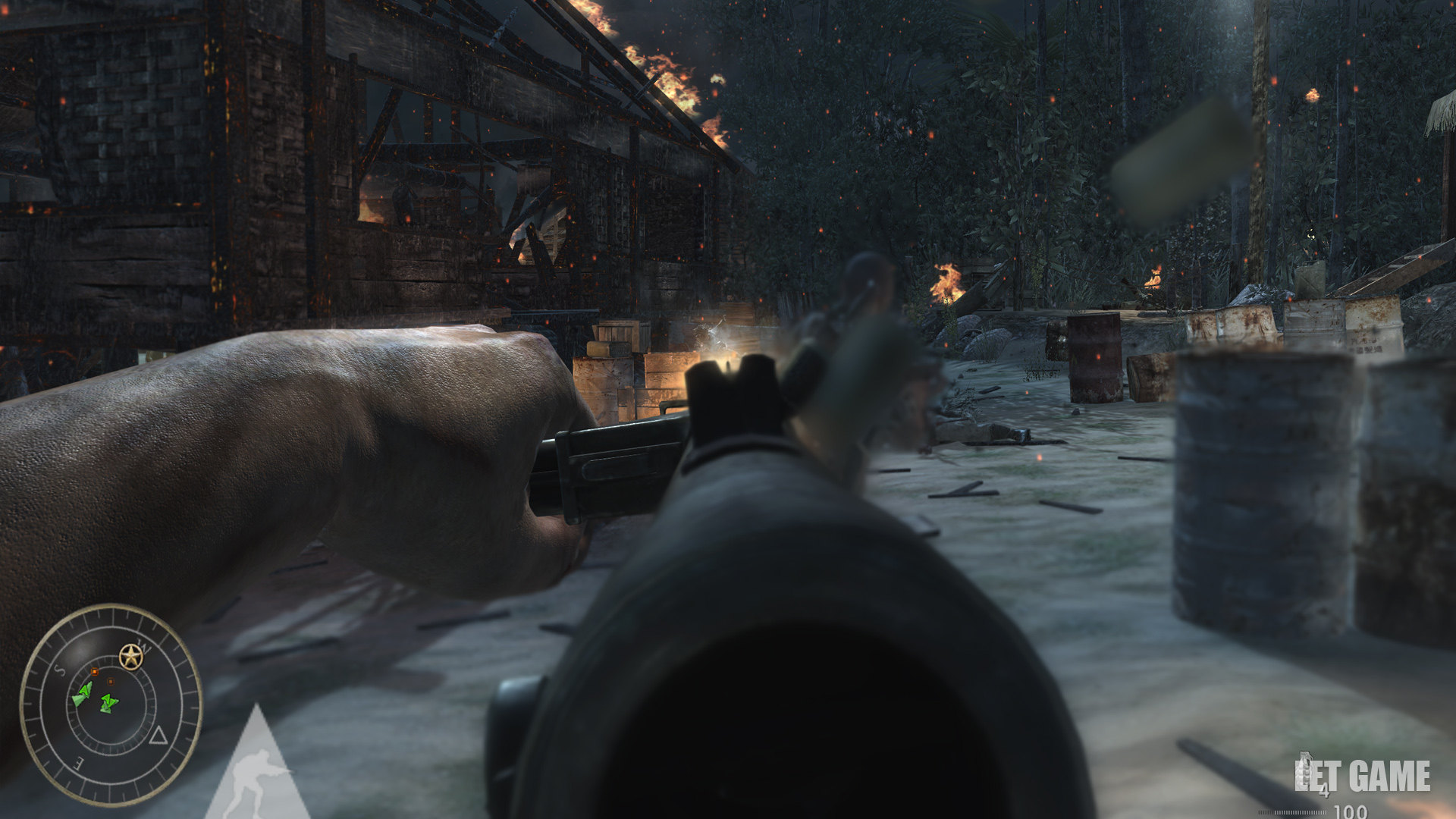Image resolution: width=1456 pixels, height=819 pixels.
Task: Select the gold star objective marker on minimap
Action: coord(131,657)
